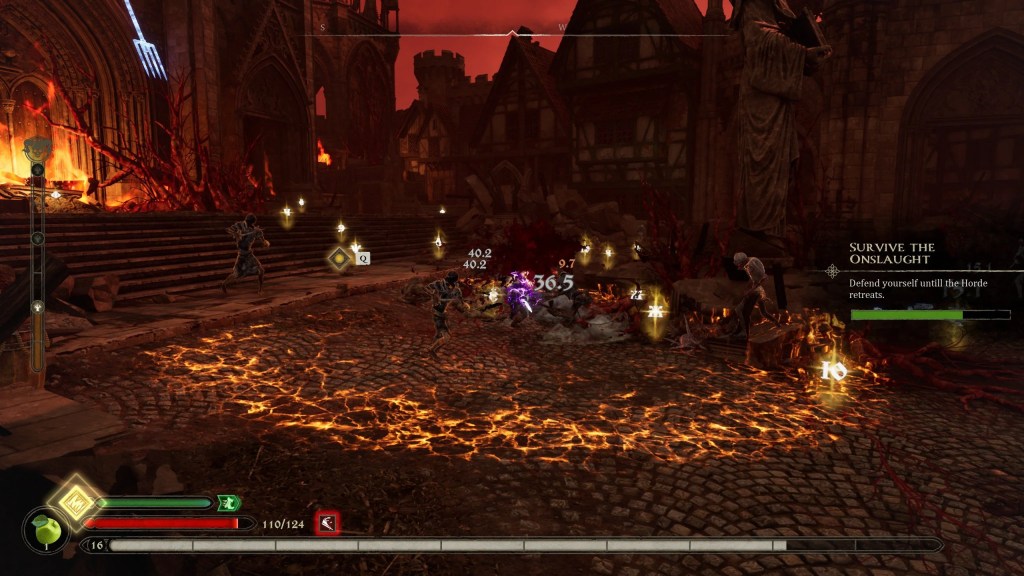Select the green apple consumable slot
This screenshot has width=1024, height=576.
[44, 530]
